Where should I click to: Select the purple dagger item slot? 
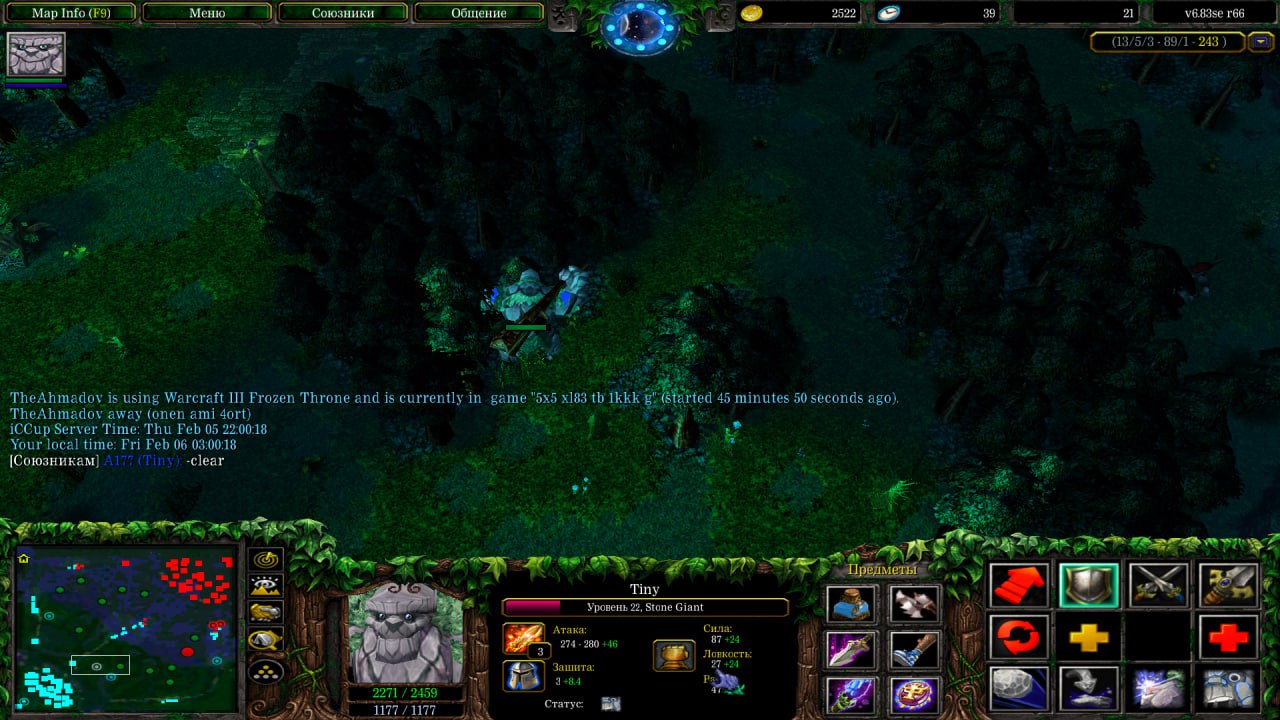[851, 650]
